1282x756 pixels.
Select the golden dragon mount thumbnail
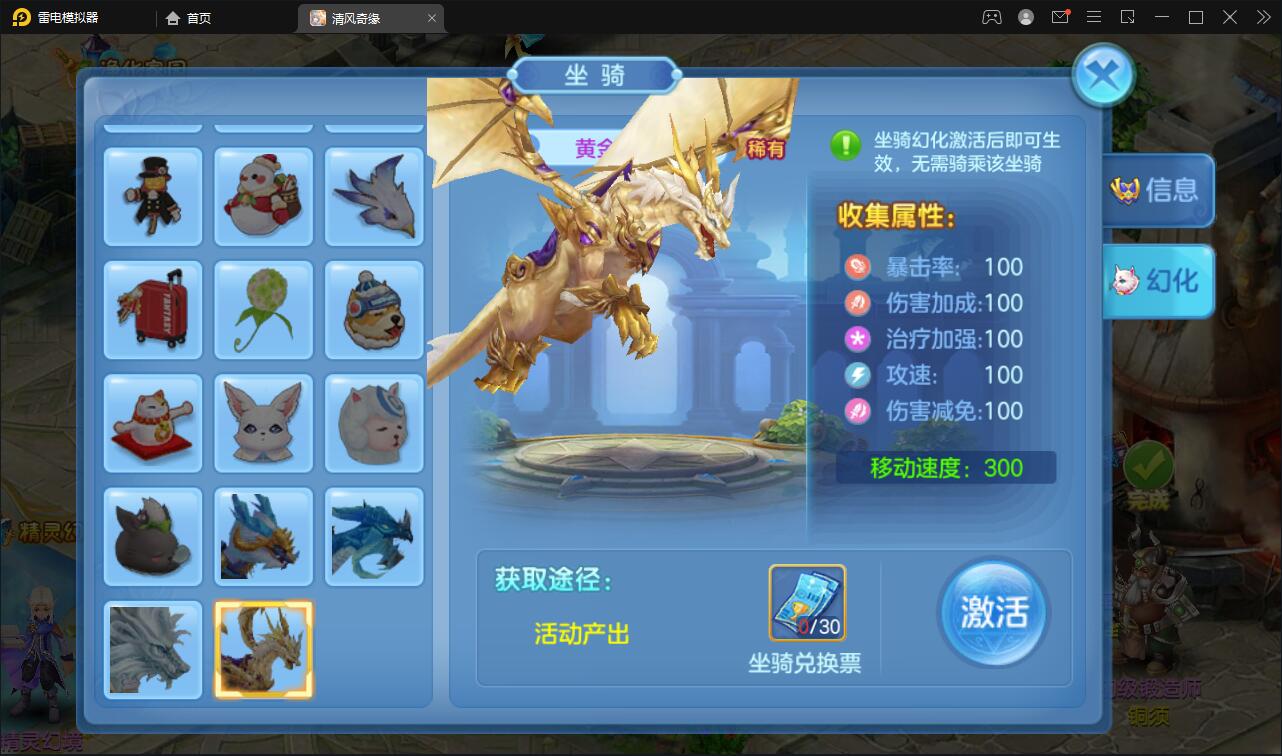pos(263,649)
